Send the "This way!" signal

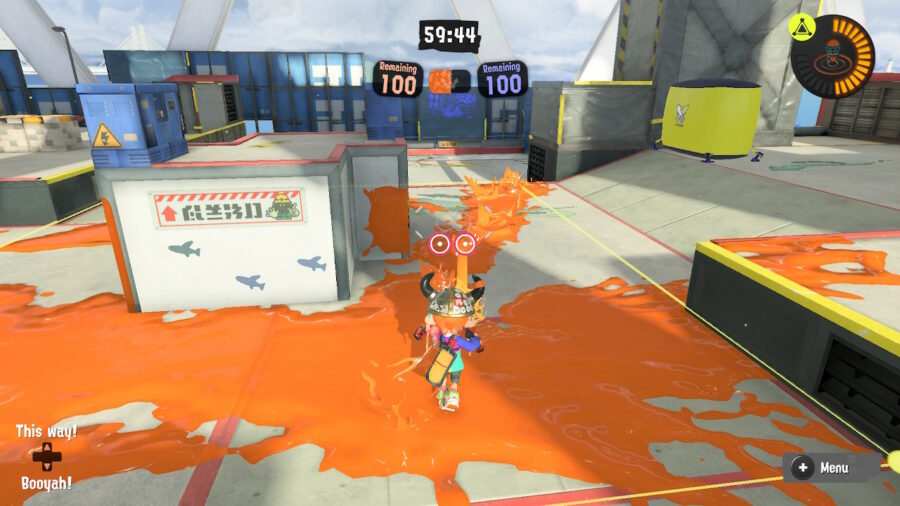[46, 432]
